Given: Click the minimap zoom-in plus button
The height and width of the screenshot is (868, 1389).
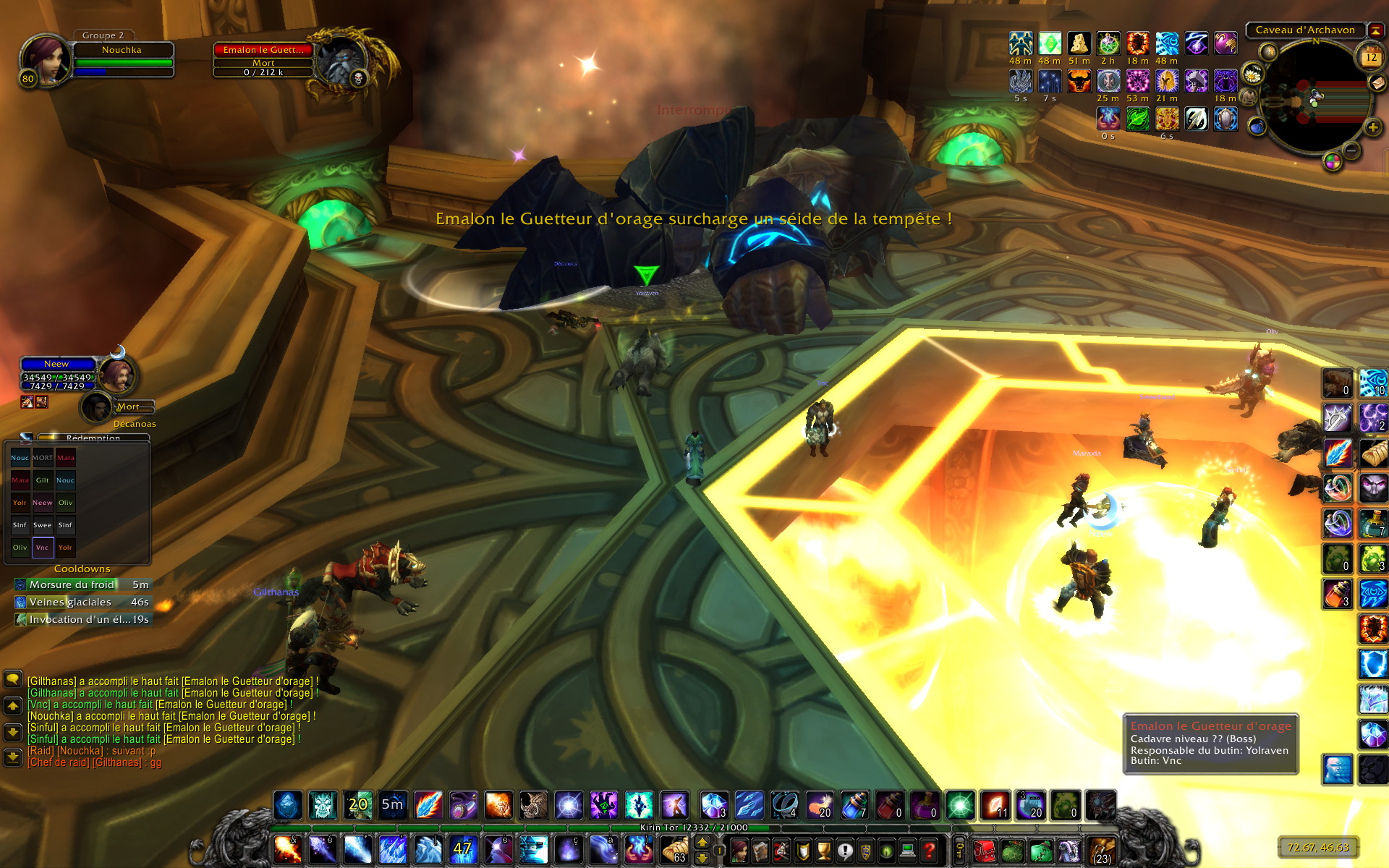Looking at the screenshot, I should pos(1372,128).
